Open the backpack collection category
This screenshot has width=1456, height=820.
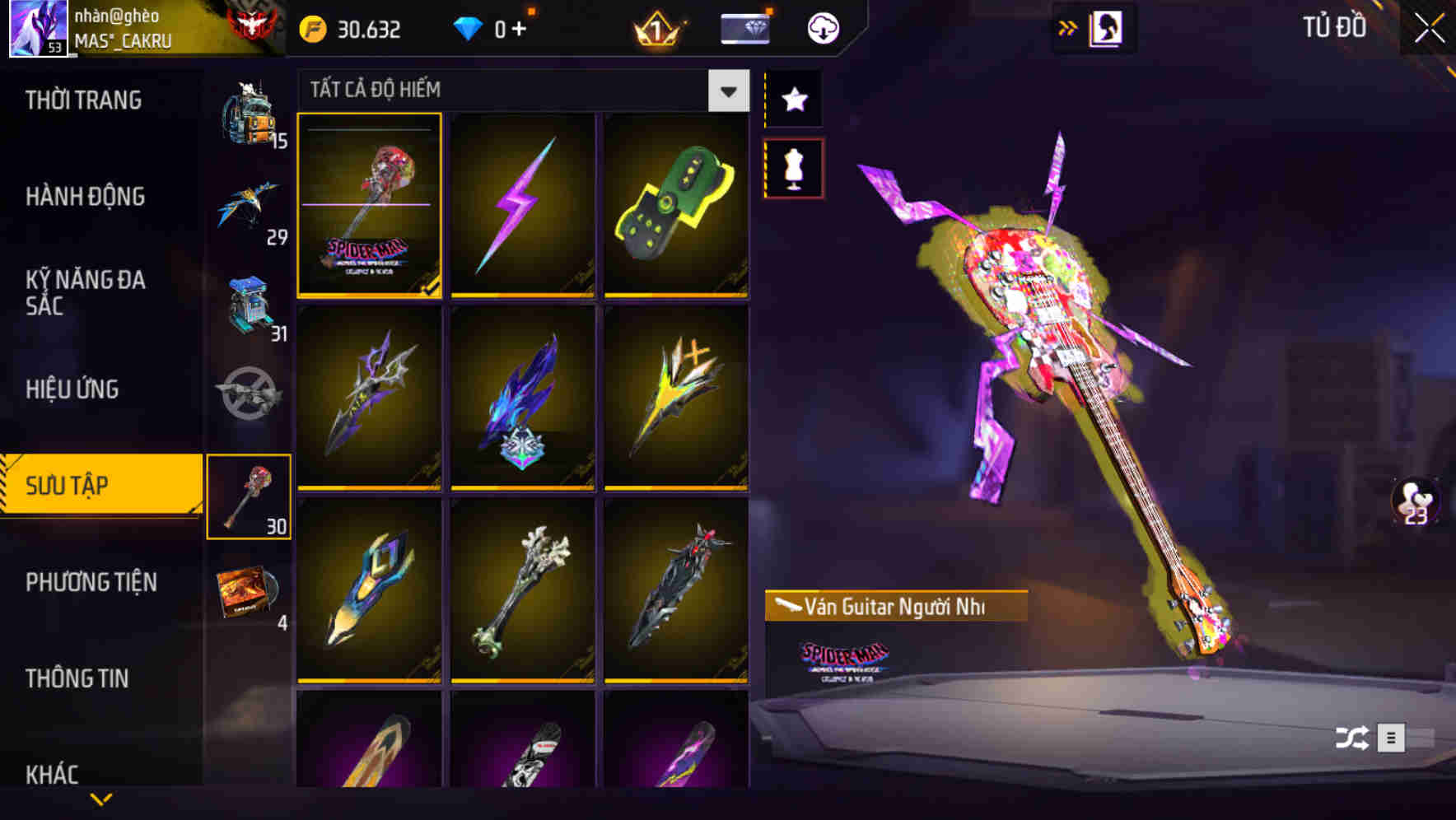click(251, 115)
